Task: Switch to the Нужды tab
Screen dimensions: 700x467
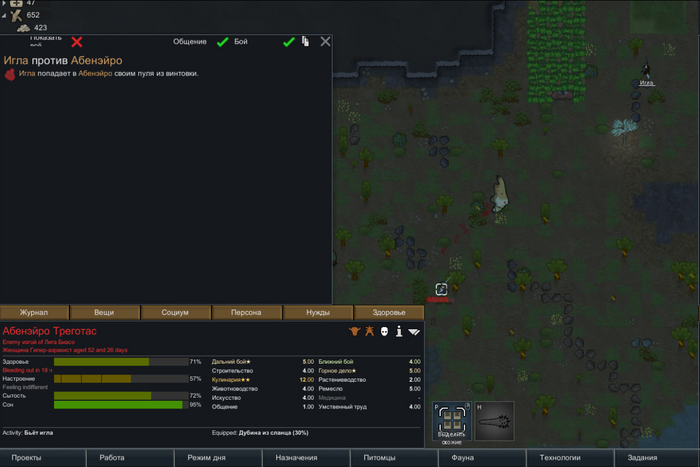Action: [x=317, y=312]
